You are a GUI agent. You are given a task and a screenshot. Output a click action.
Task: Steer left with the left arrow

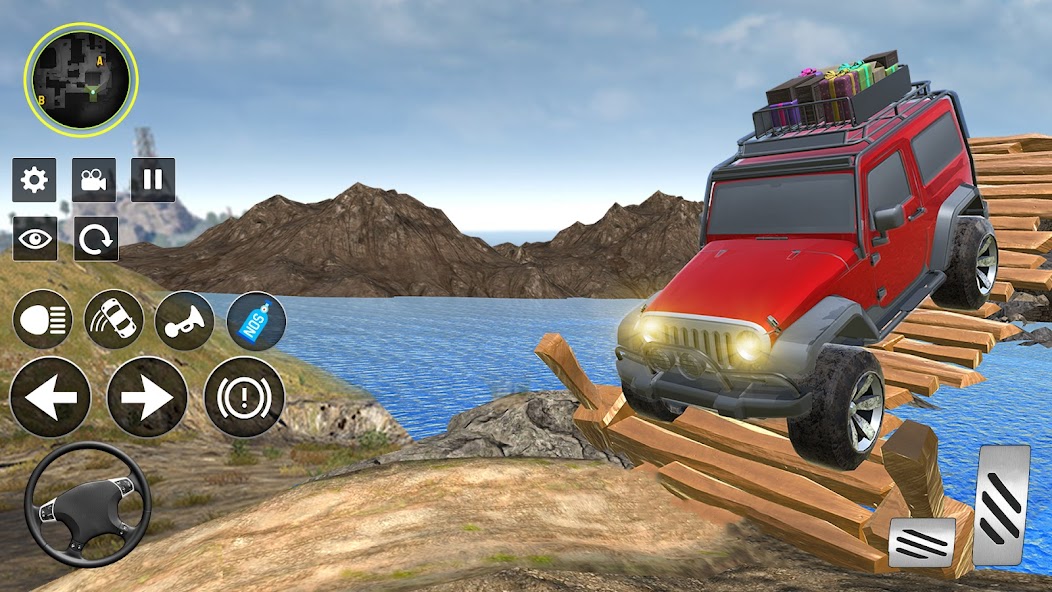point(50,397)
